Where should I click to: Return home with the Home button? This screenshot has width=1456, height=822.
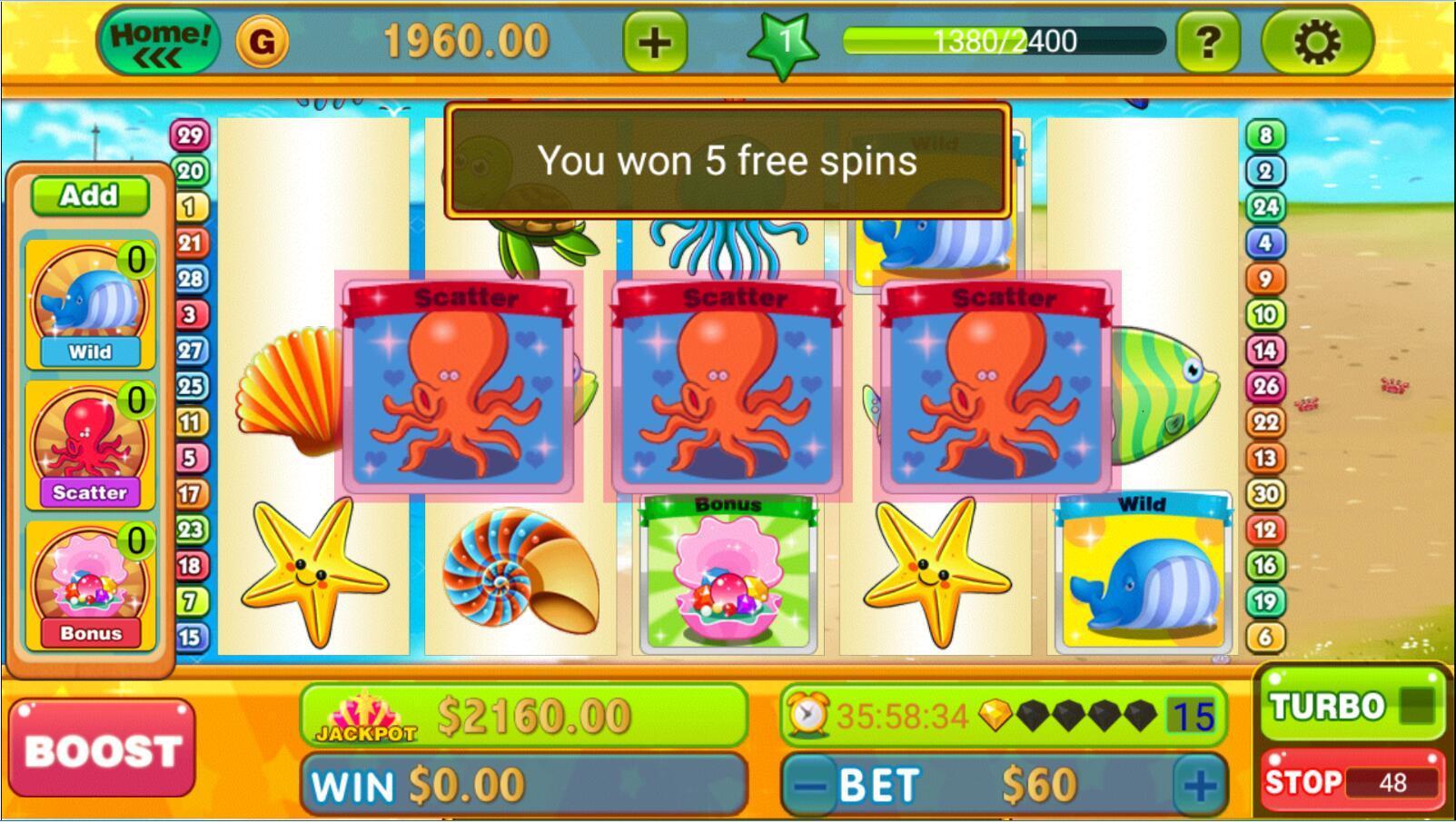click(160, 40)
